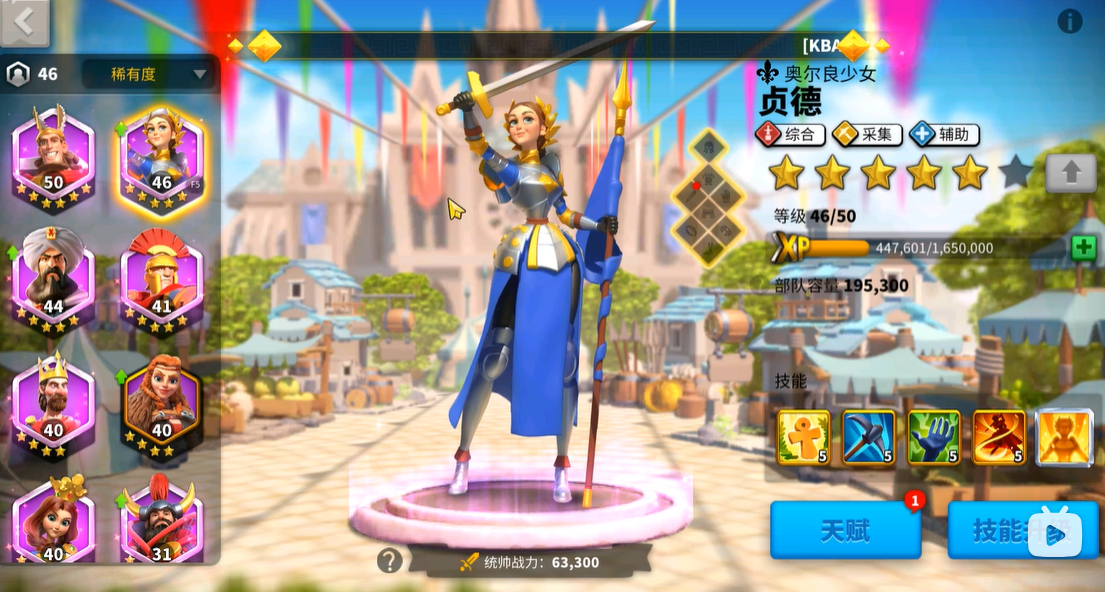The height and width of the screenshot is (592, 1105).
Task: Open the 稀有度 sort dropdown
Action: [146, 74]
